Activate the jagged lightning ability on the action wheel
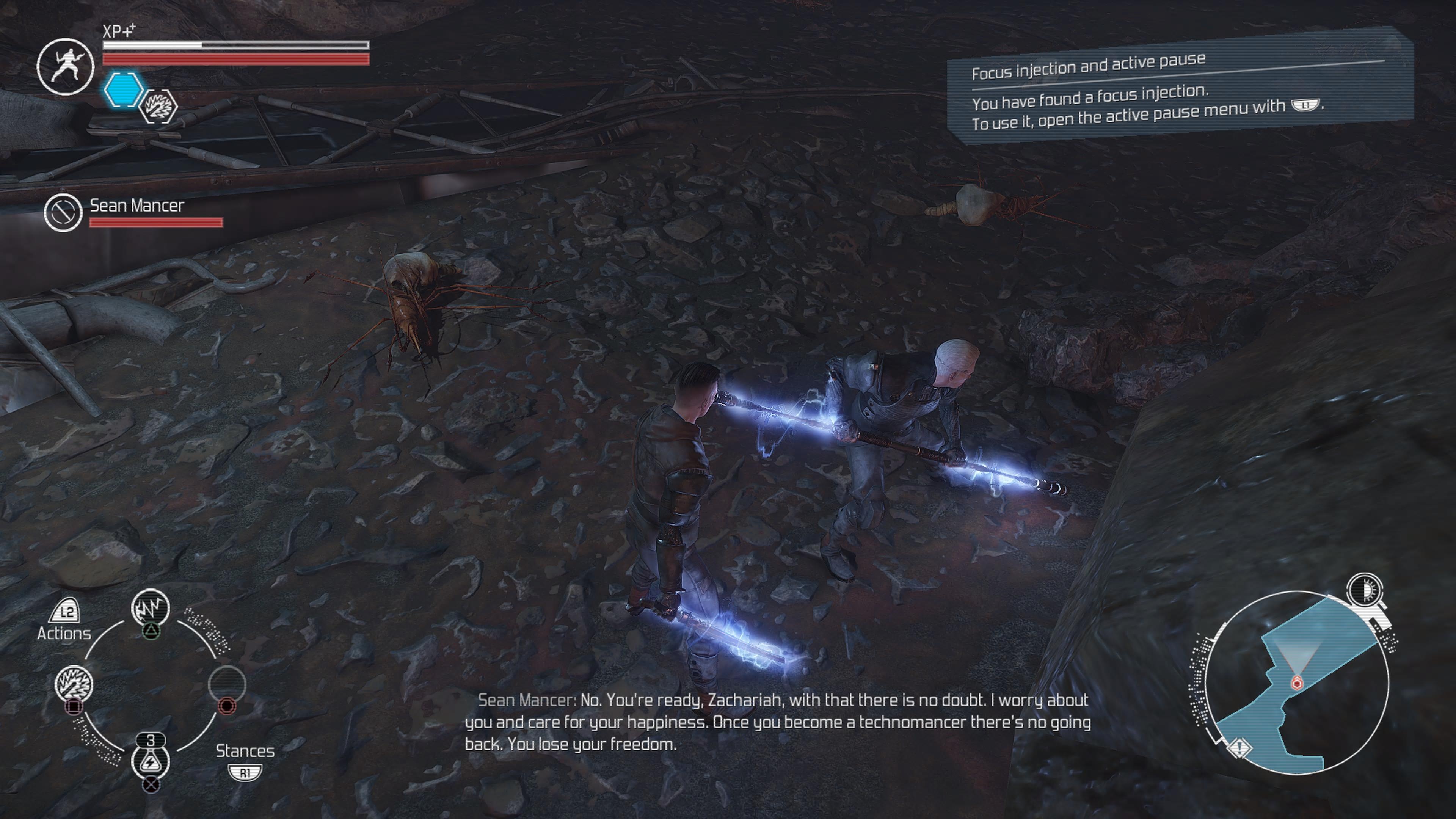This screenshot has width=1456, height=819. (x=151, y=608)
